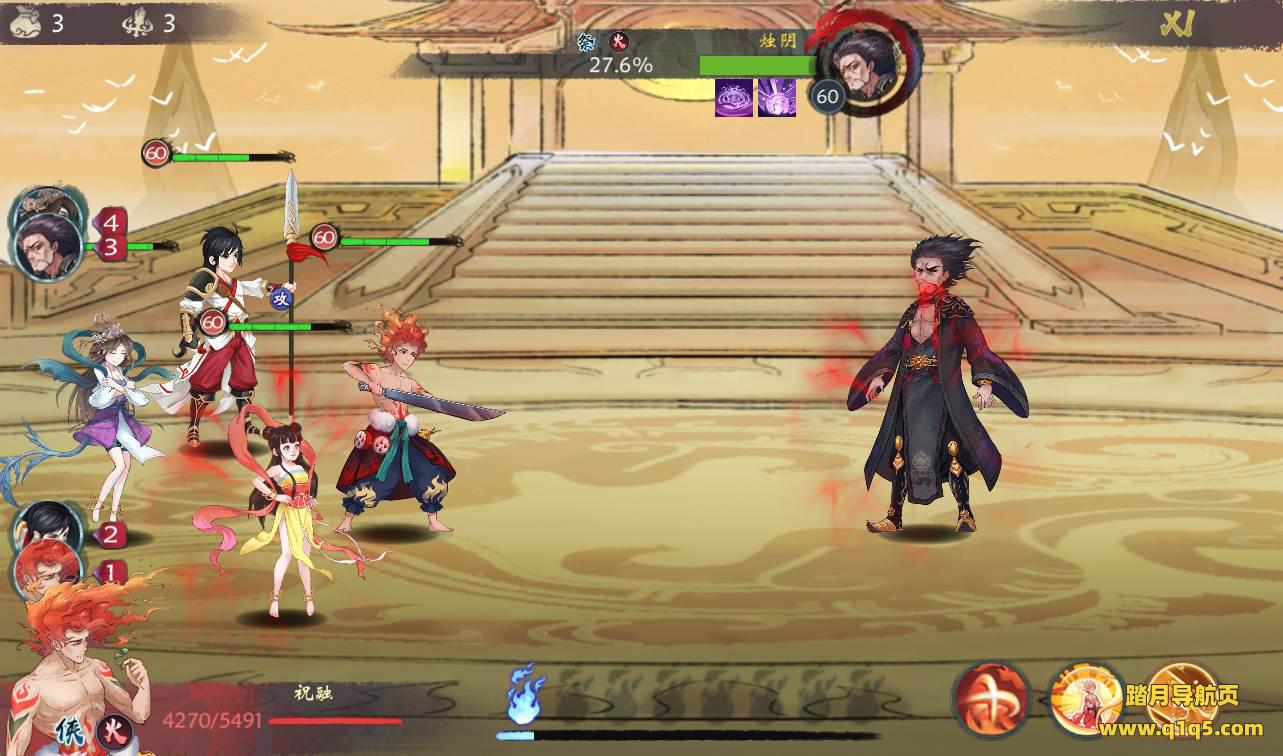Inspect the purple vortex boss buff icon
The image size is (1283, 756).
coord(734,98)
